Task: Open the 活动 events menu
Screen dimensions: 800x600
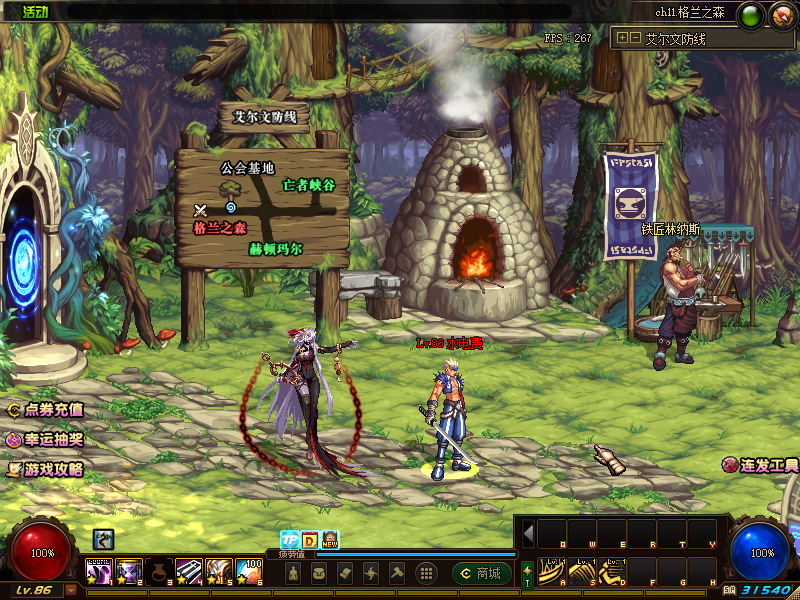Action: (x=35, y=11)
